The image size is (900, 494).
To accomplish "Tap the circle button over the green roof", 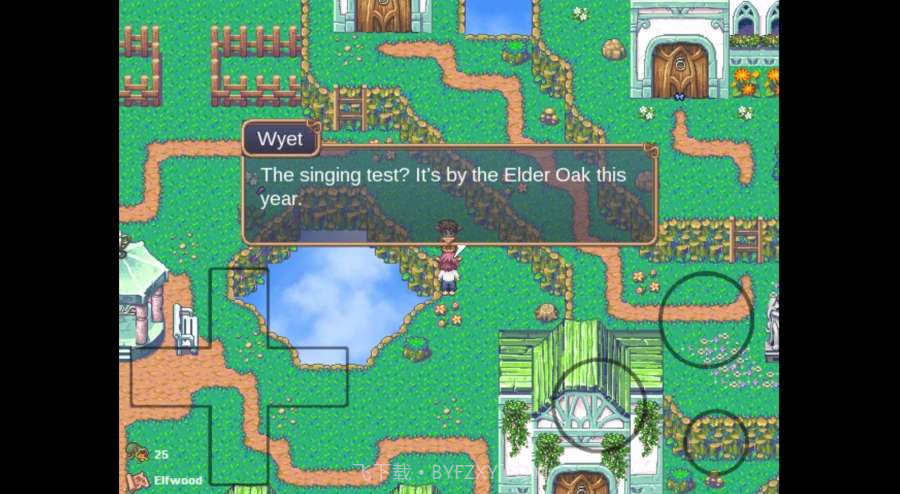I will pos(599,405).
